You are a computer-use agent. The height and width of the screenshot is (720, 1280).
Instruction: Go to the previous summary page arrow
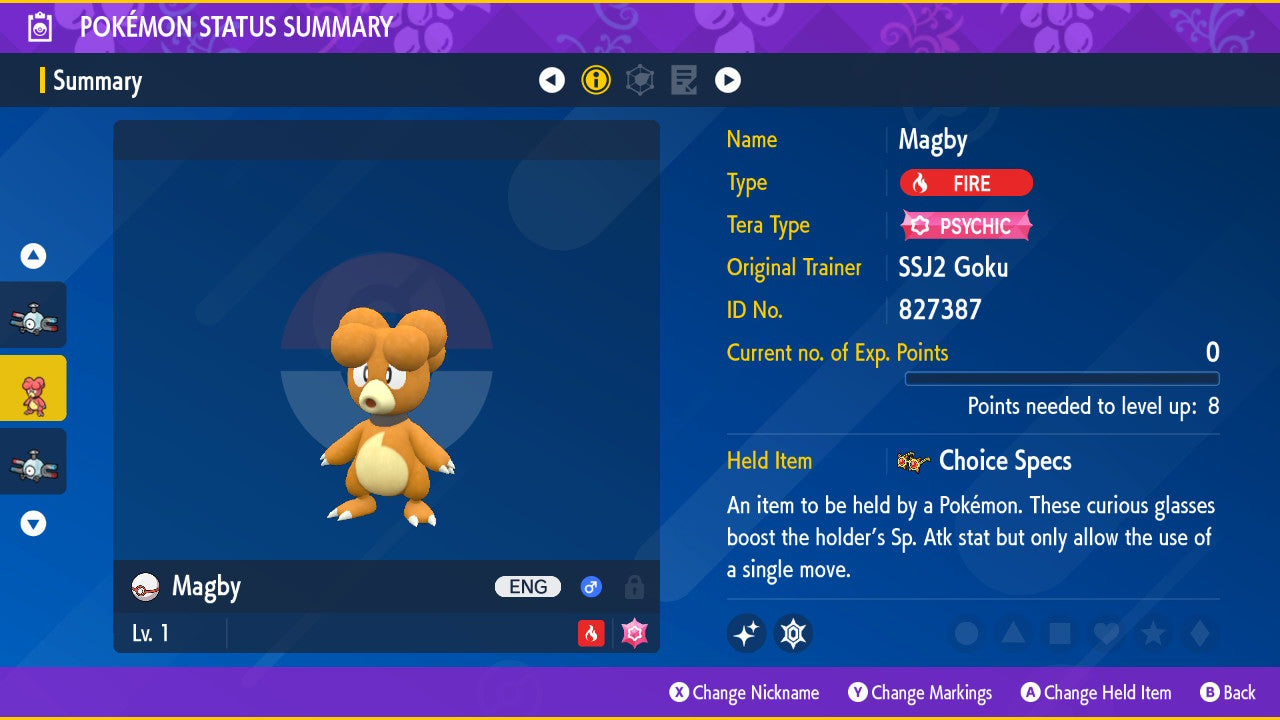(x=552, y=80)
